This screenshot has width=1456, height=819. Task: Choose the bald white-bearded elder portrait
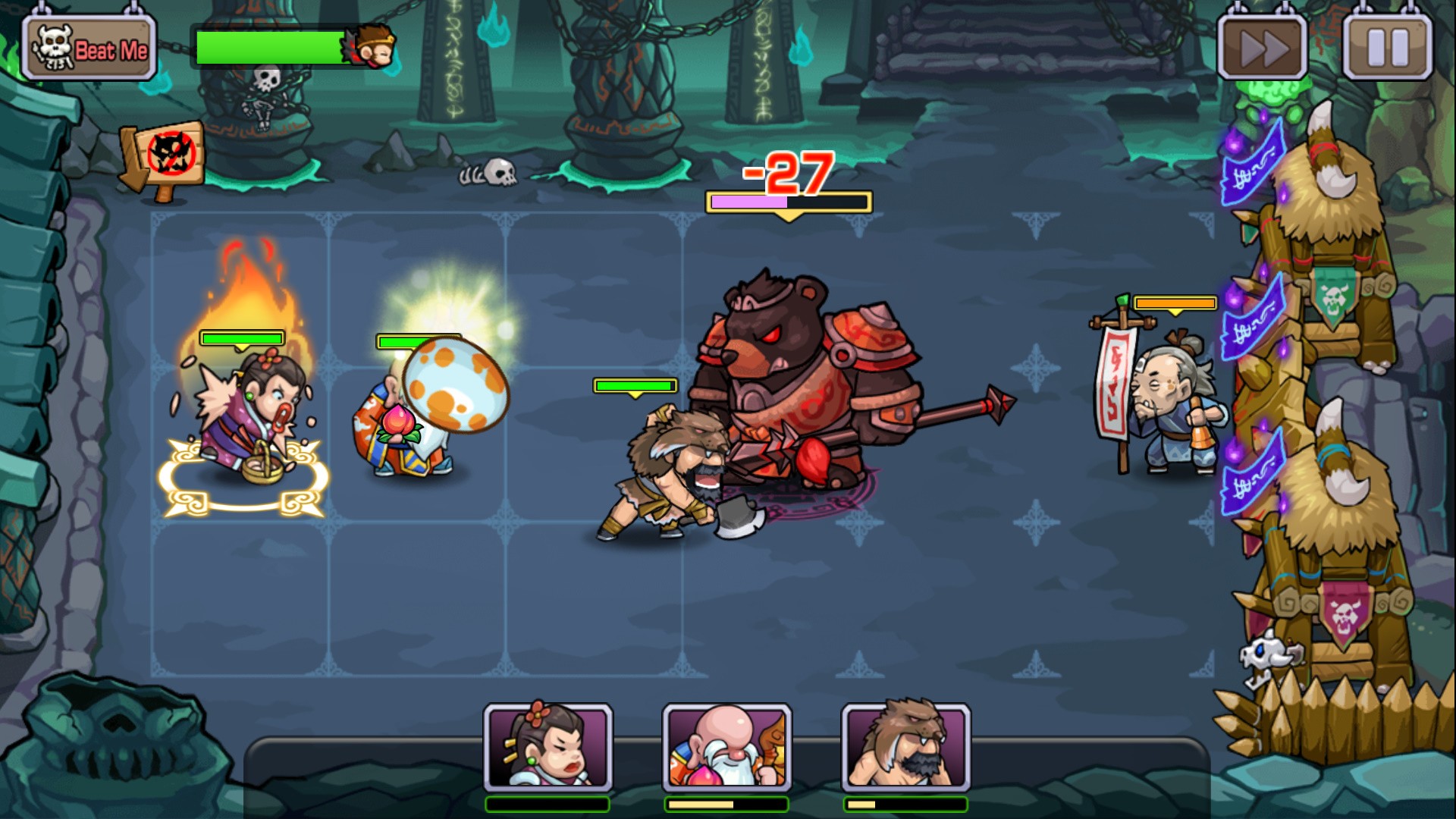coord(726,748)
